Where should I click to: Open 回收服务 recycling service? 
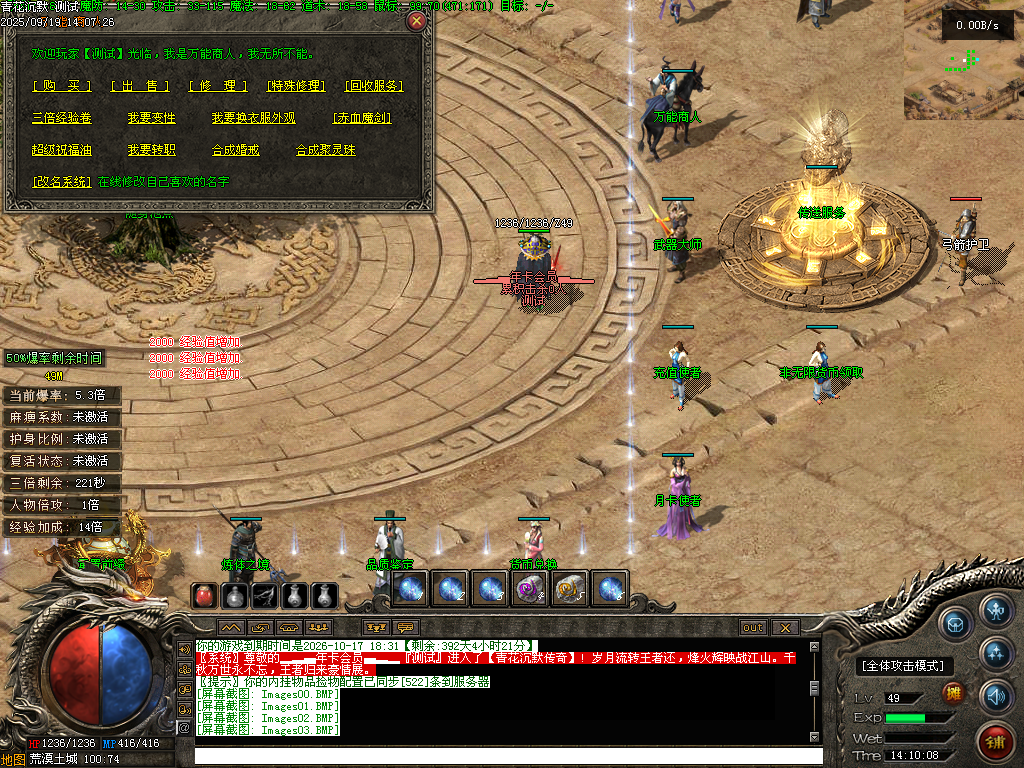click(x=374, y=86)
